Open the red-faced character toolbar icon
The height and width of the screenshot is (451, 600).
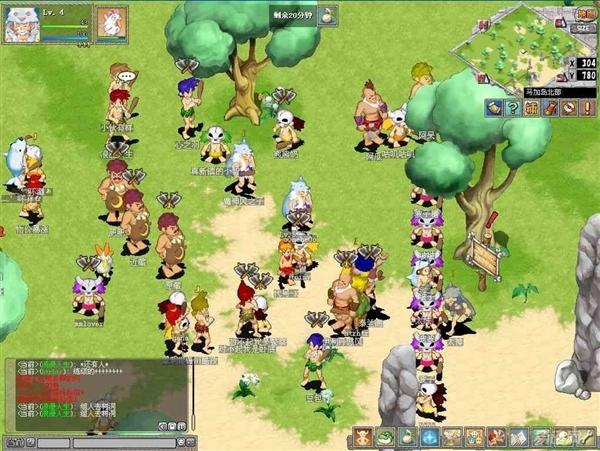(x=361, y=437)
